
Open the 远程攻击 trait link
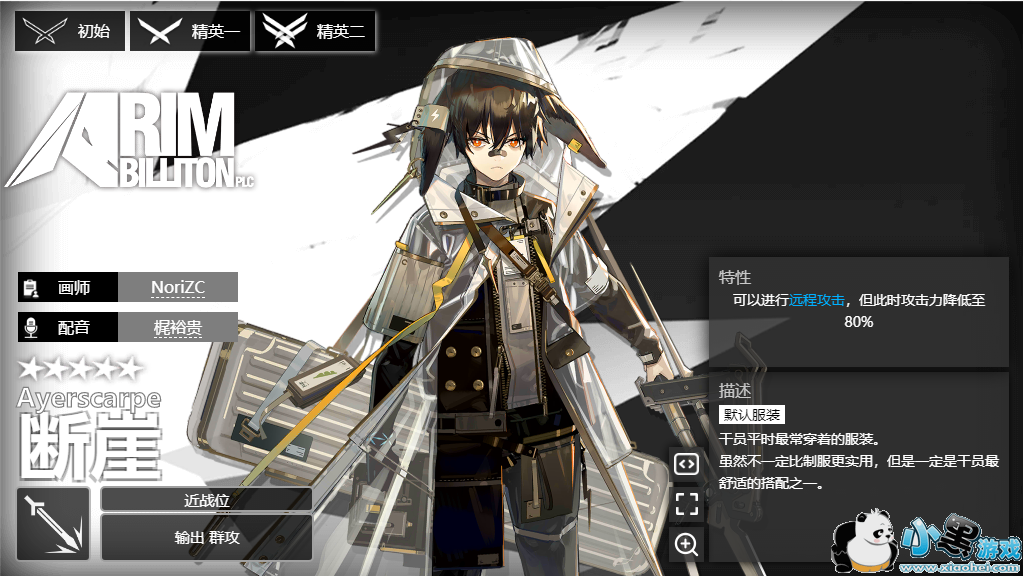click(x=817, y=299)
